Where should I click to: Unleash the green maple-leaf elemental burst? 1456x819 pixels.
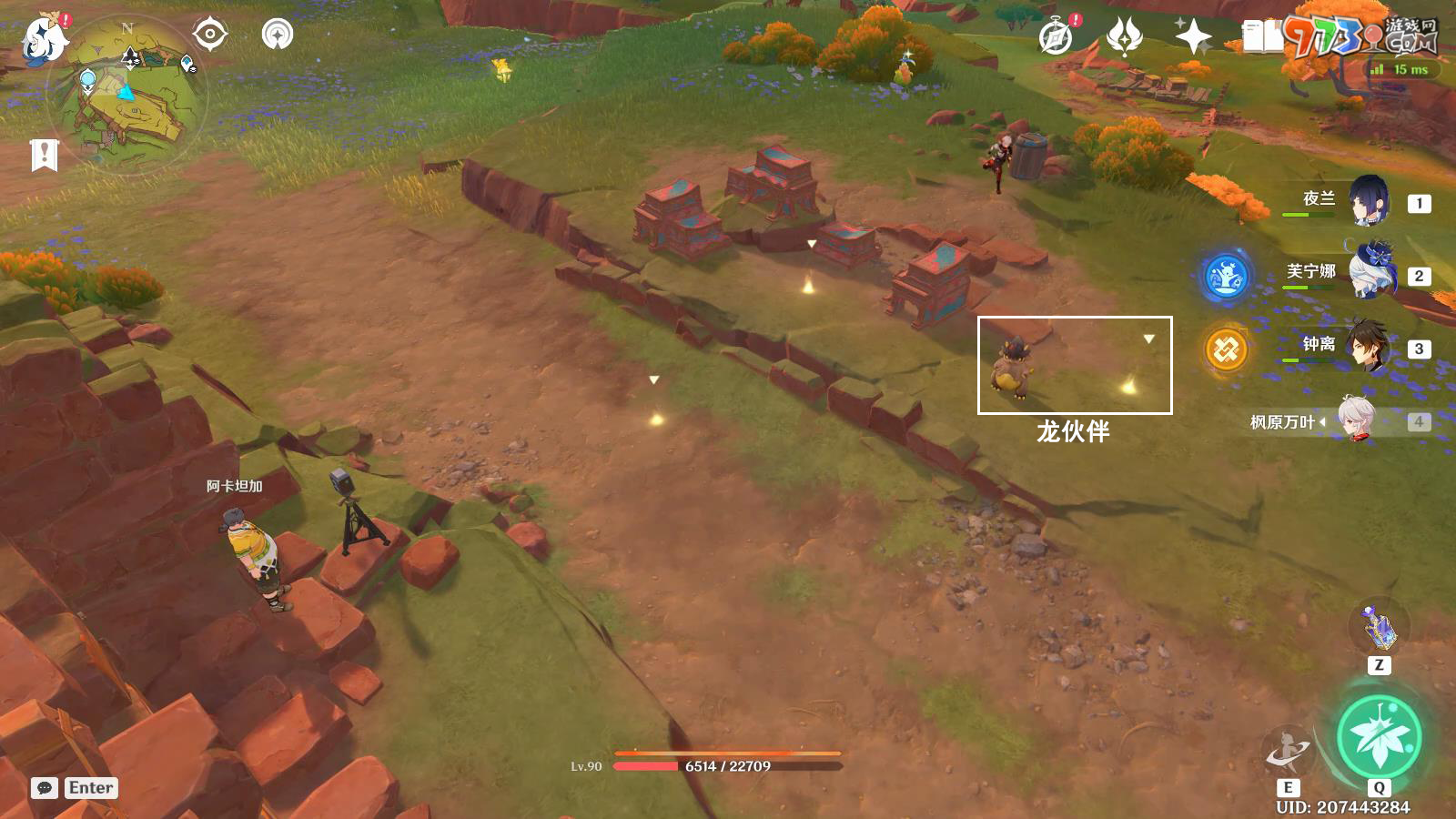(x=1379, y=738)
